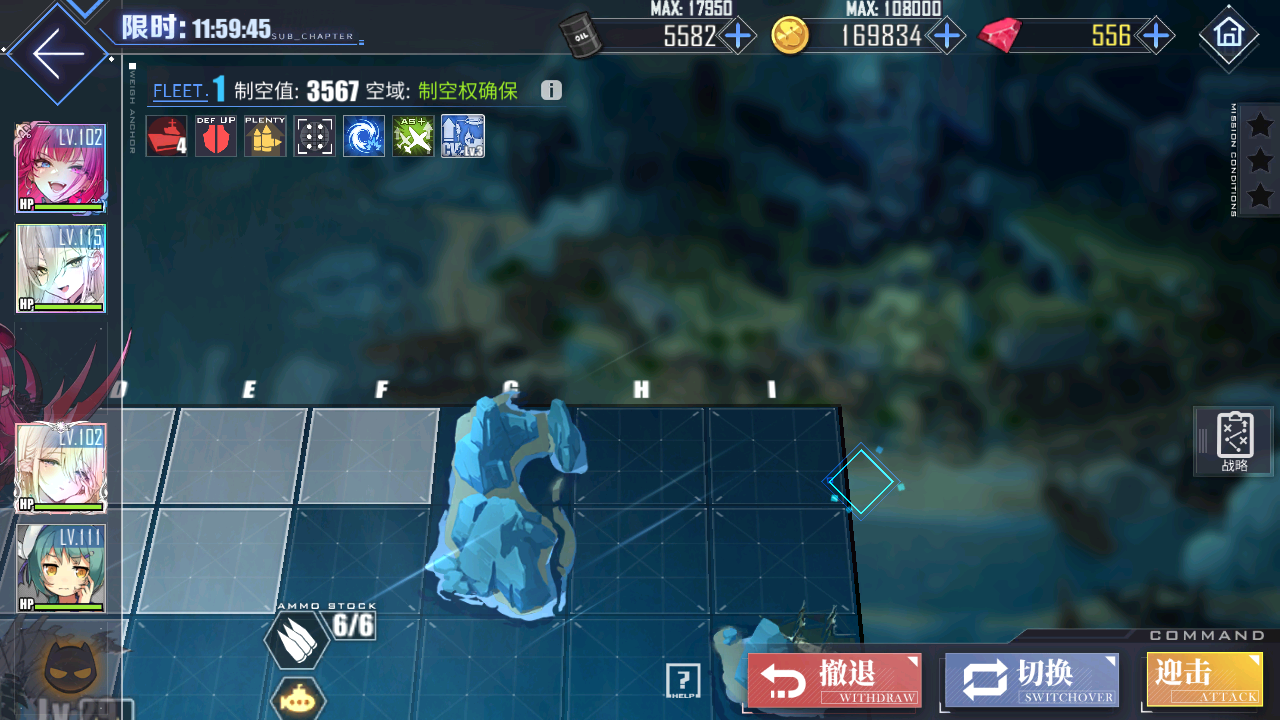The height and width of the screenshot is (720, 1280).
Task: Withdraw from battle using 撤退 button
Action: coord(835,679)
